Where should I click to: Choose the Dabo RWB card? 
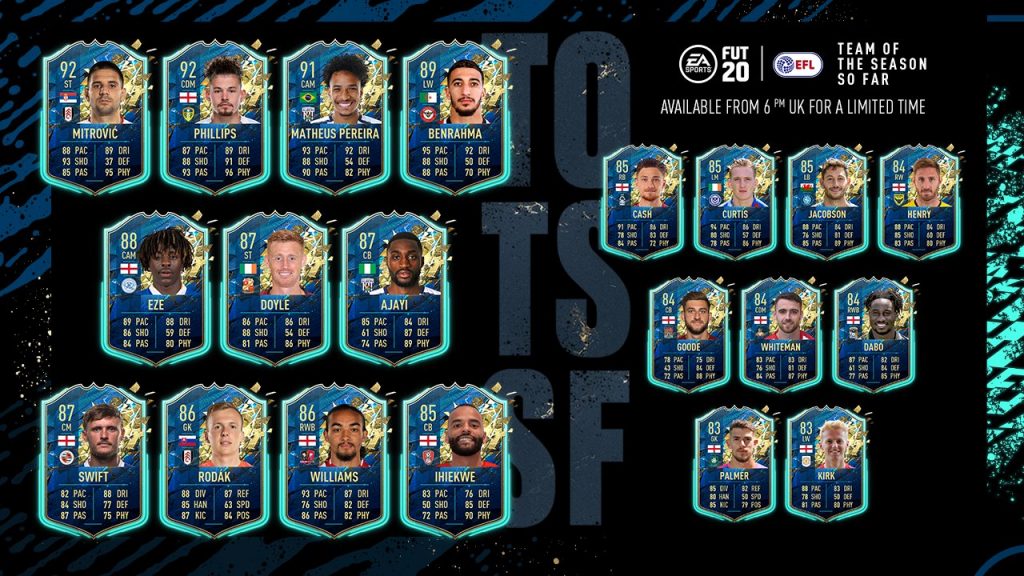873,334
